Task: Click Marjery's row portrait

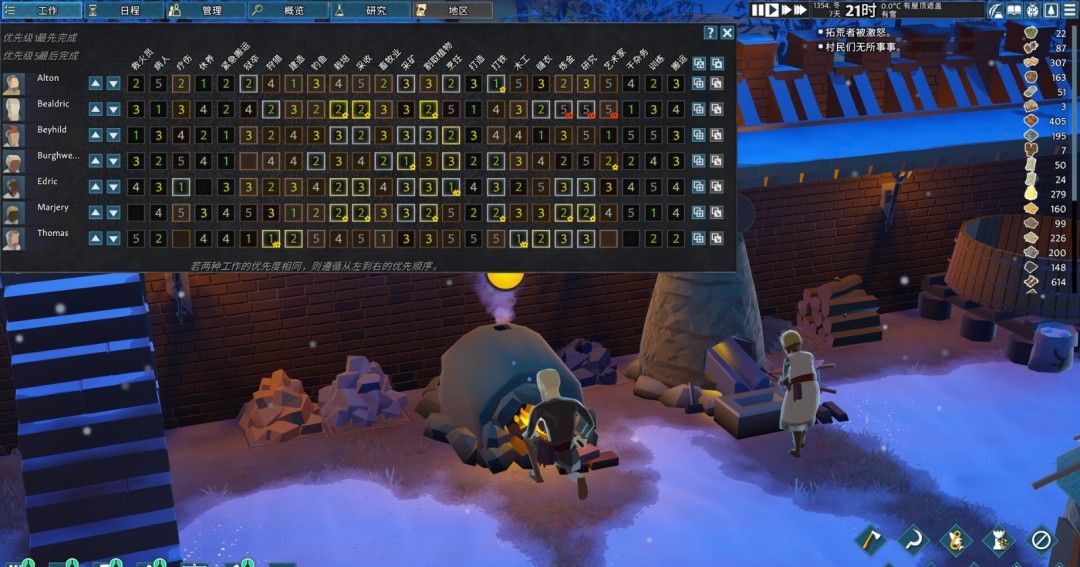Action: [14, 213]
